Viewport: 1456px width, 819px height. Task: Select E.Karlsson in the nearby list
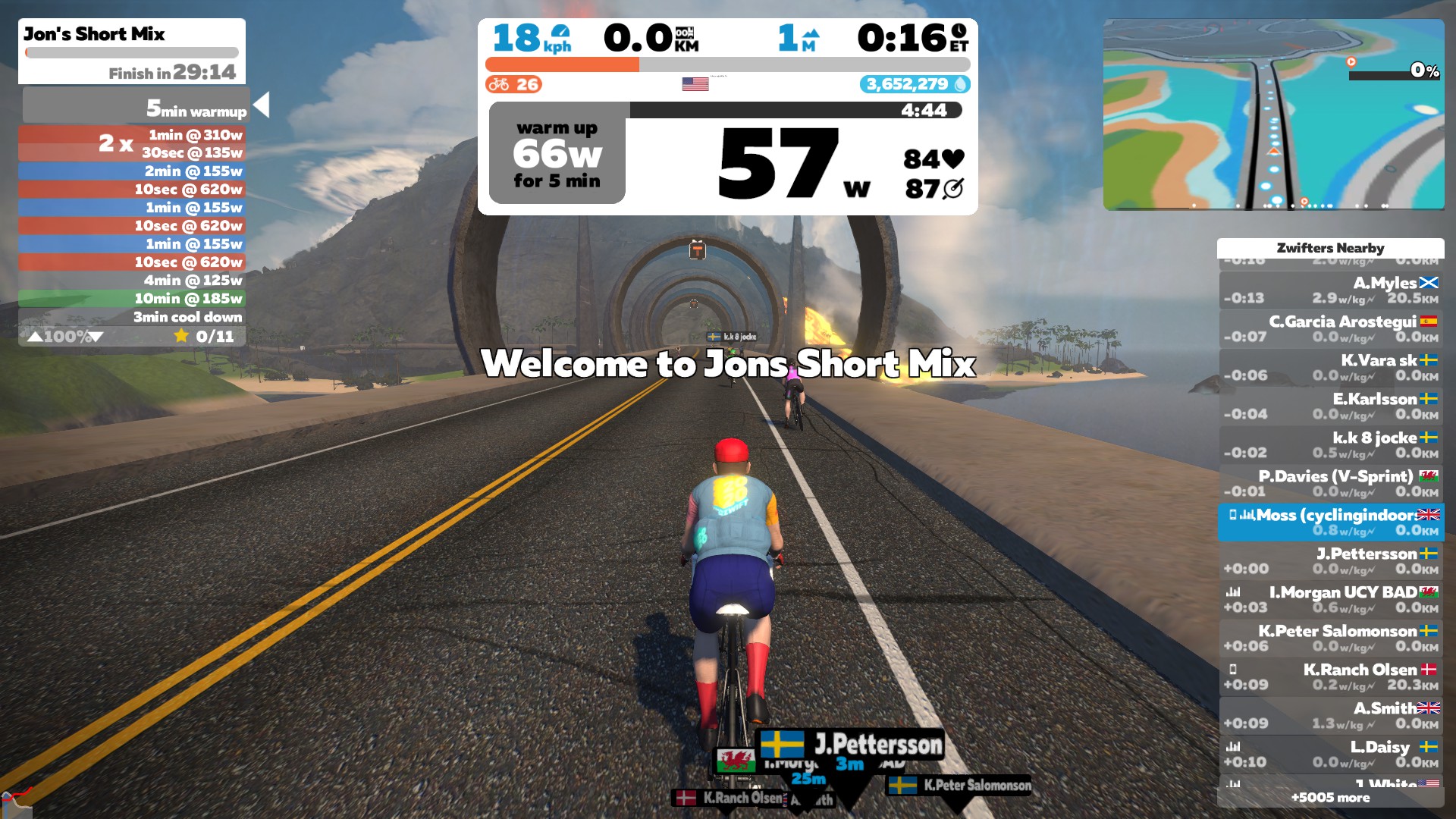[1331, 406]
